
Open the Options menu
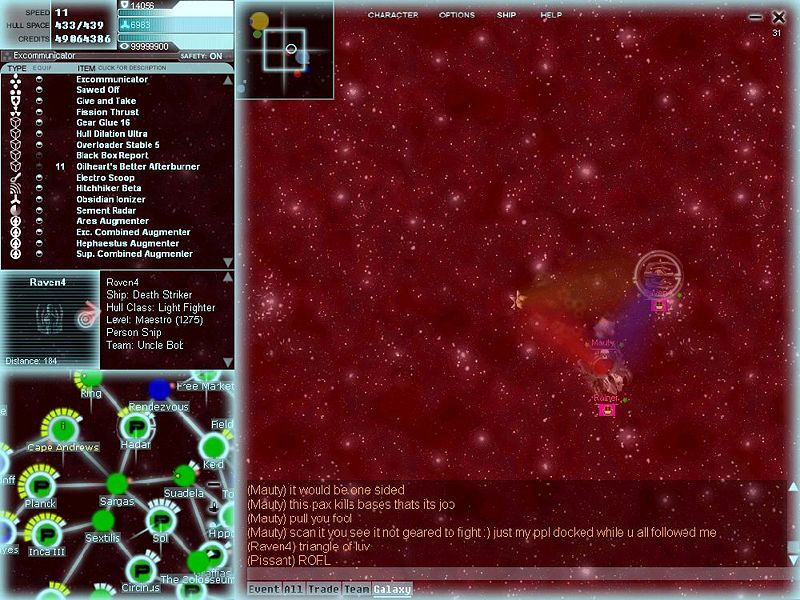(x=456, y=15)
